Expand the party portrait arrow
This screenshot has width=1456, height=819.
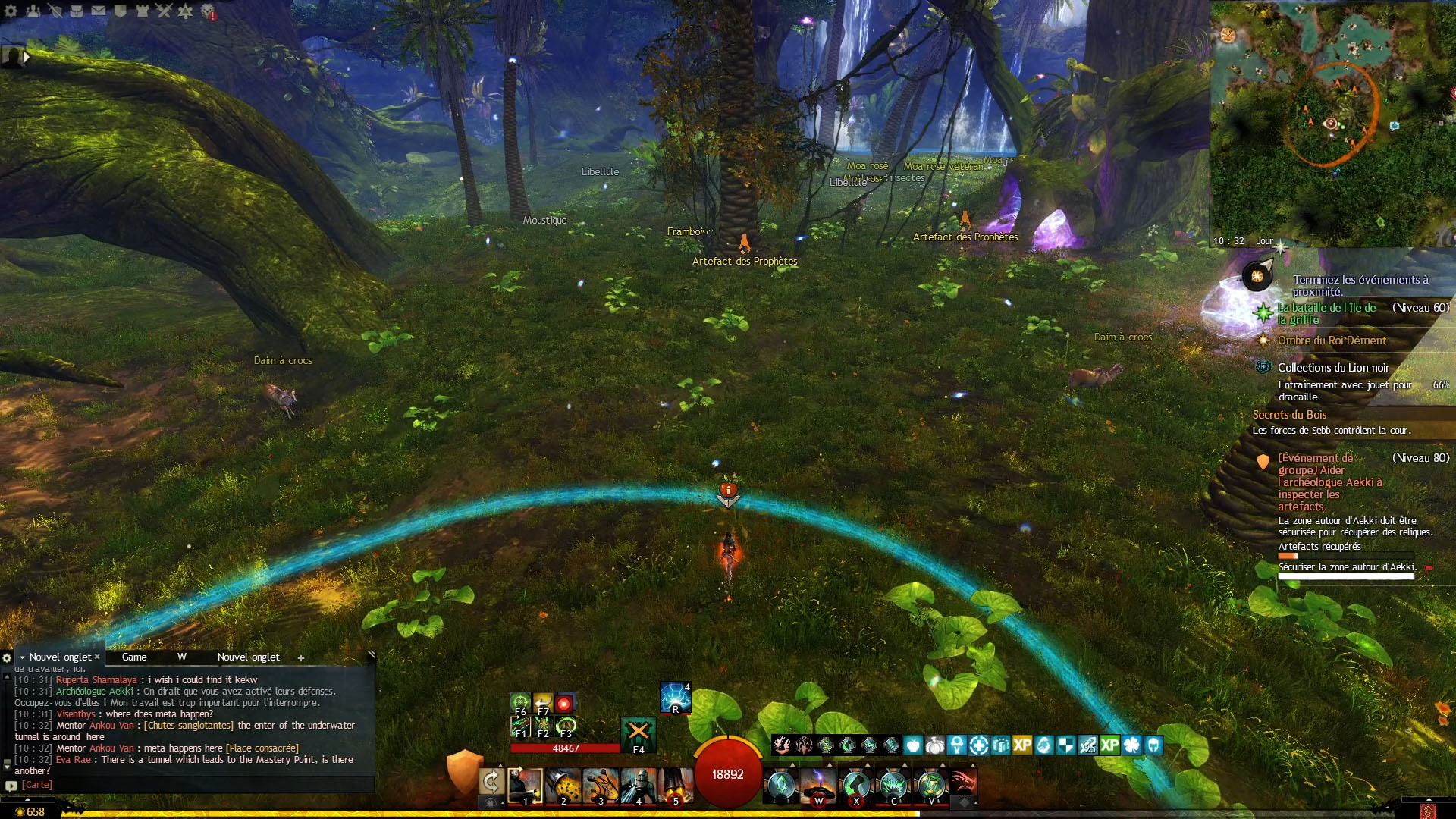point(27,57)
